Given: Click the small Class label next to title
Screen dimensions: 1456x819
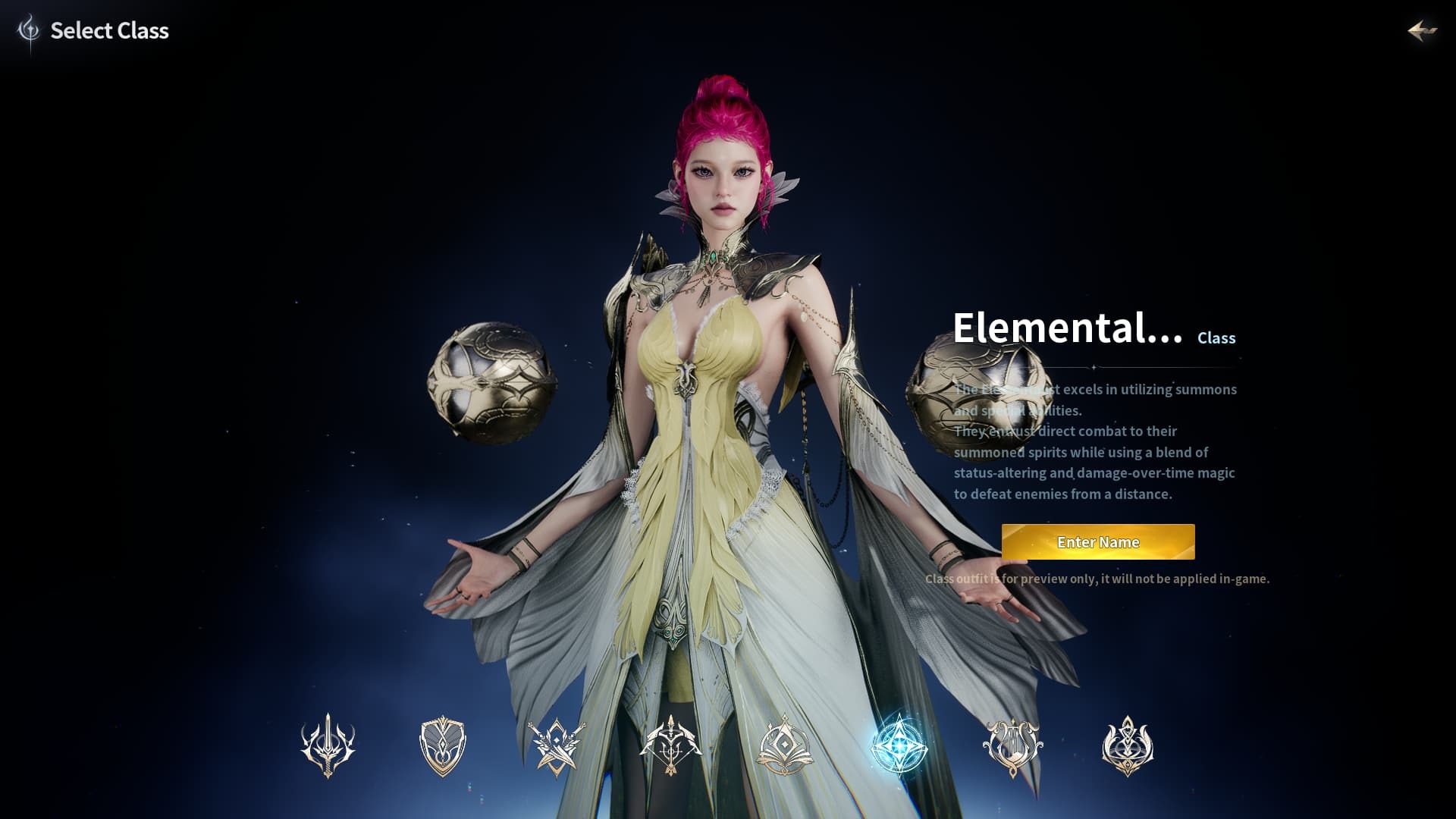Looking at the screenshot, I should (x=1216, y=339).
